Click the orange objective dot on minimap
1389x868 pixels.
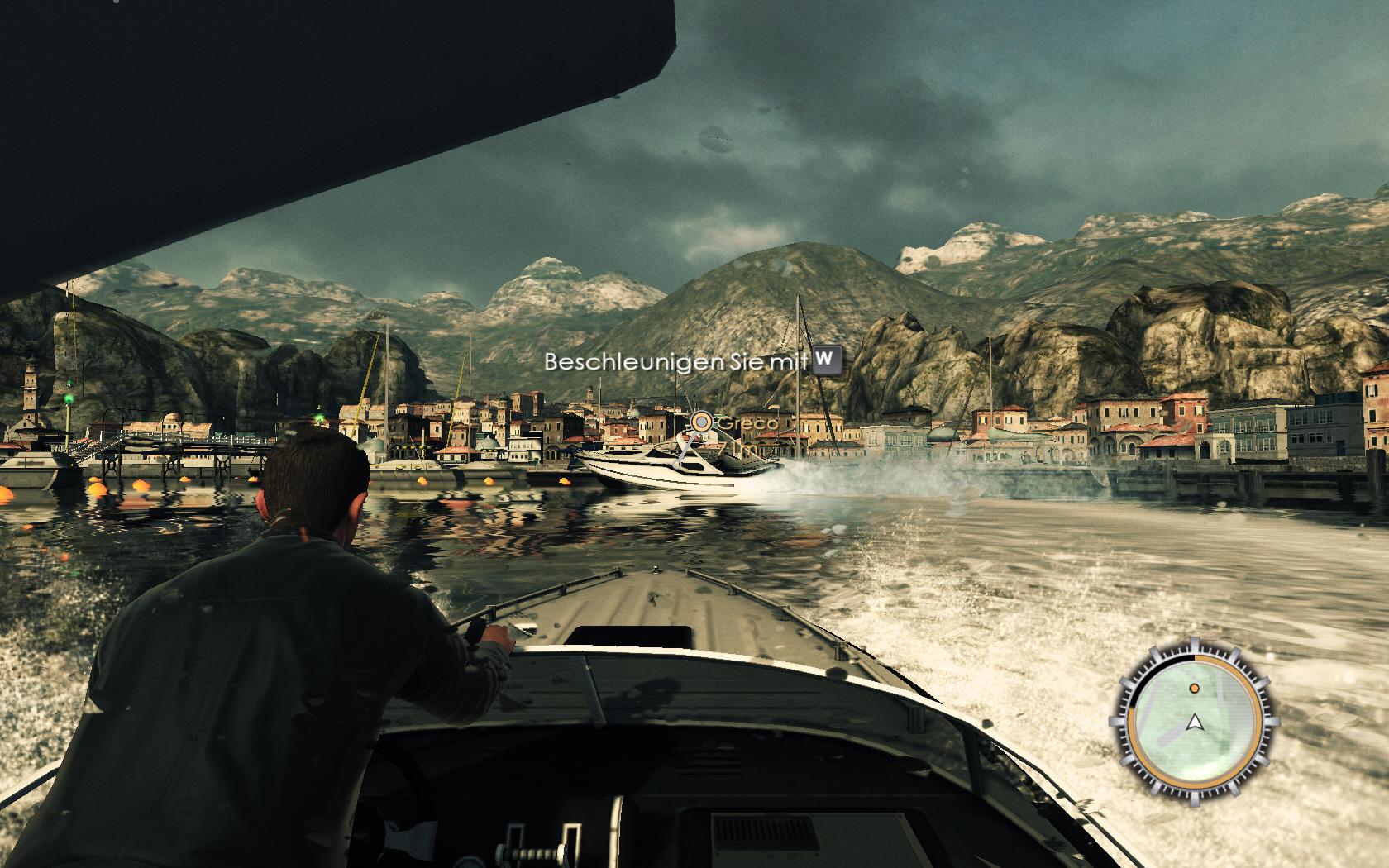pyautogui.click(x=1194, y=688)
